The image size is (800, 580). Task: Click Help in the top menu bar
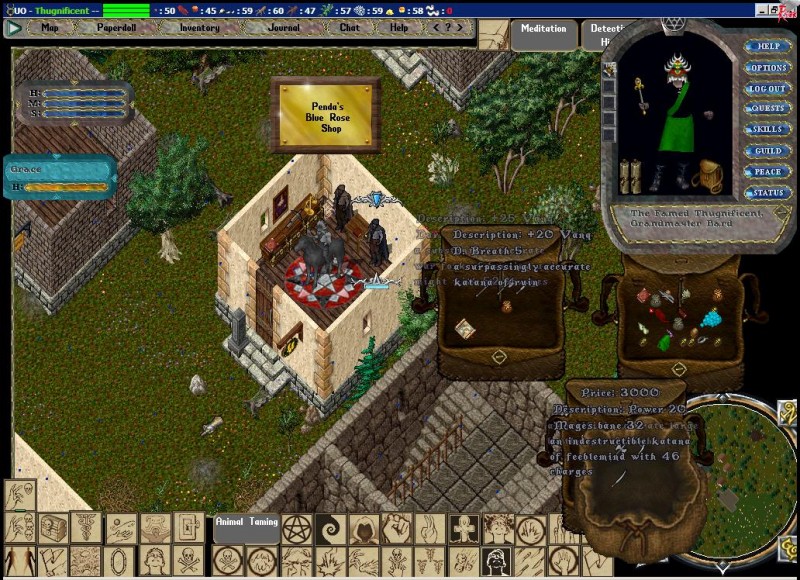(399, 28)
